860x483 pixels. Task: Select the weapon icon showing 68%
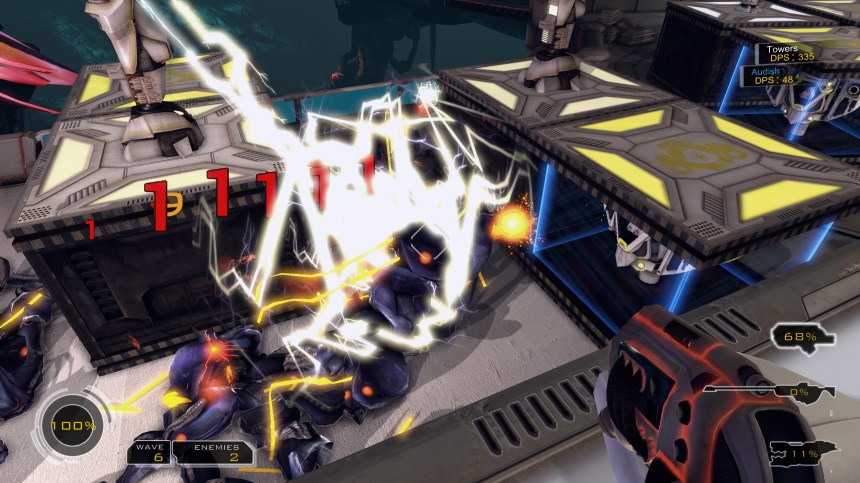pos(803,337)
